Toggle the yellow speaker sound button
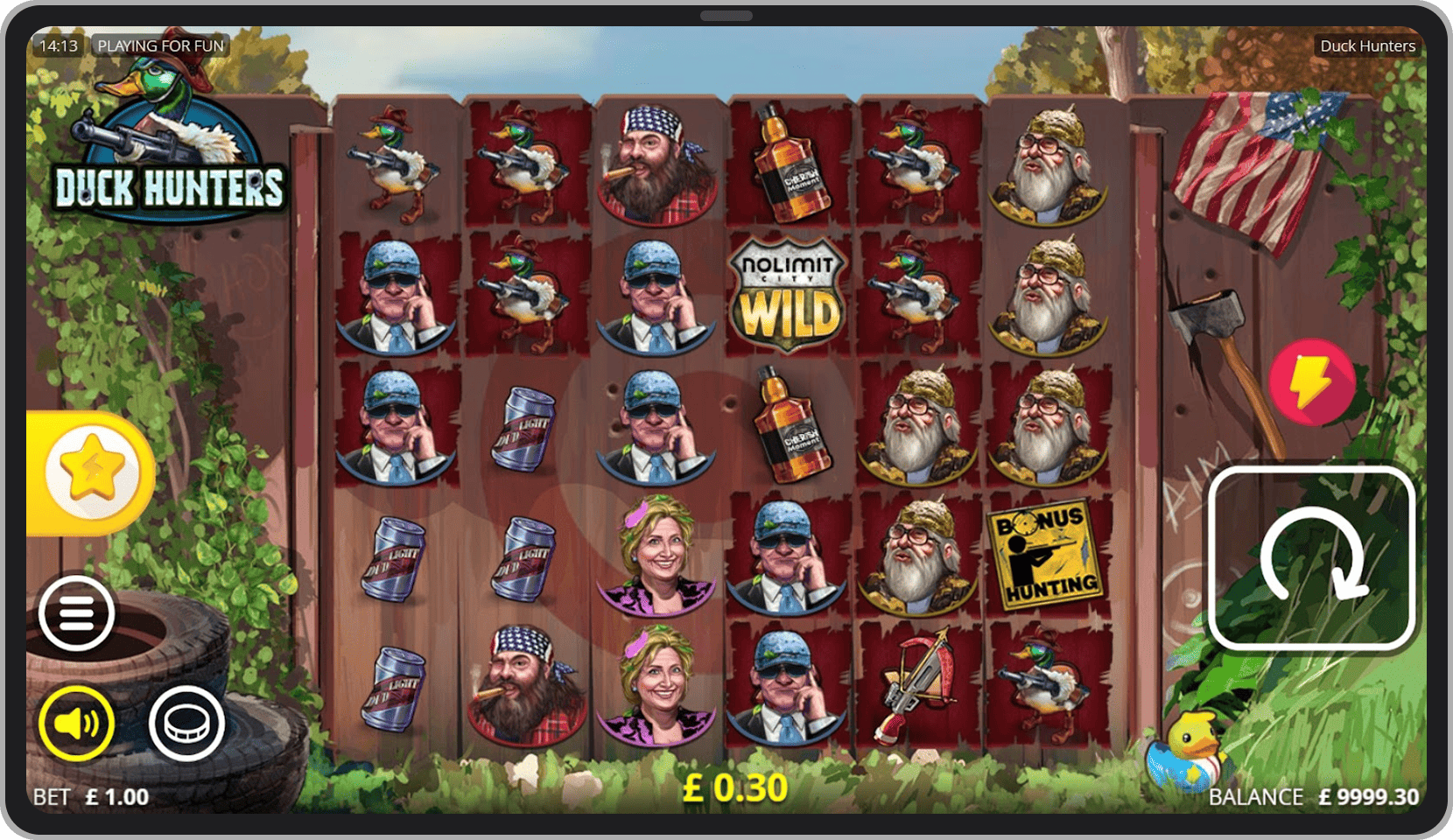The width and height of the screenshot is (1453, 840). coord(74,723)
